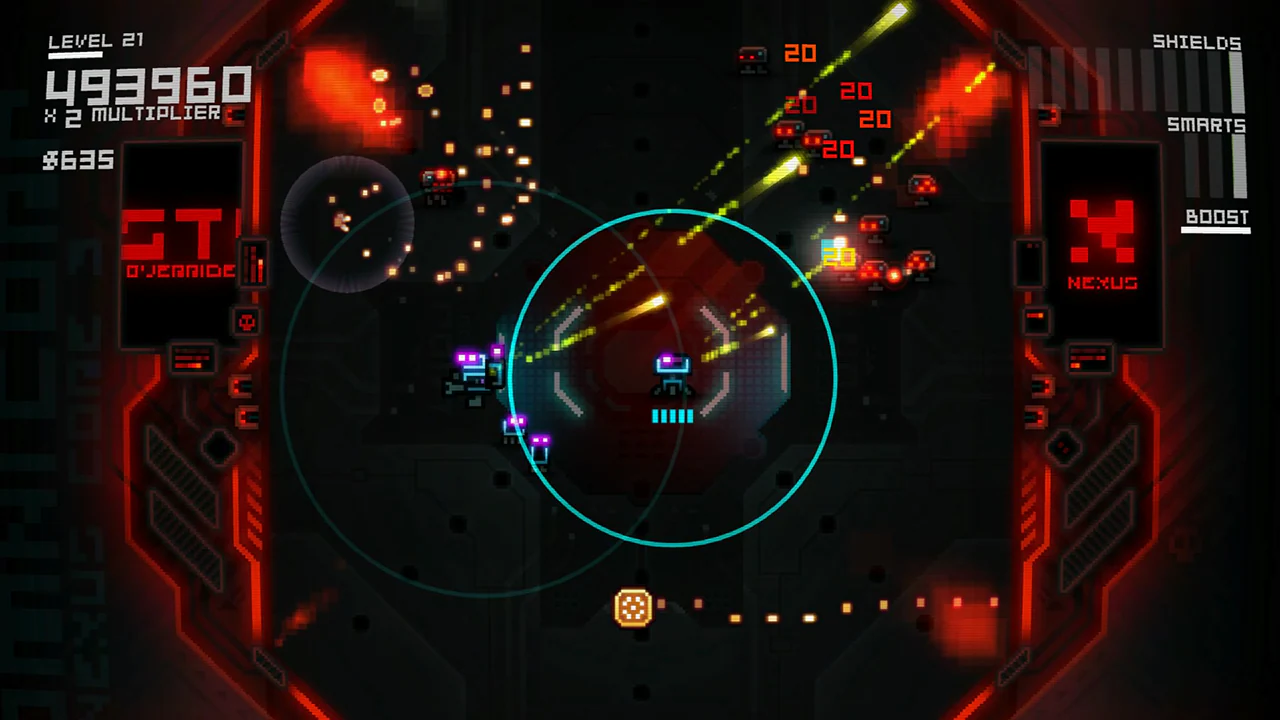Select the SMARTS heading

click(1206, 126)
